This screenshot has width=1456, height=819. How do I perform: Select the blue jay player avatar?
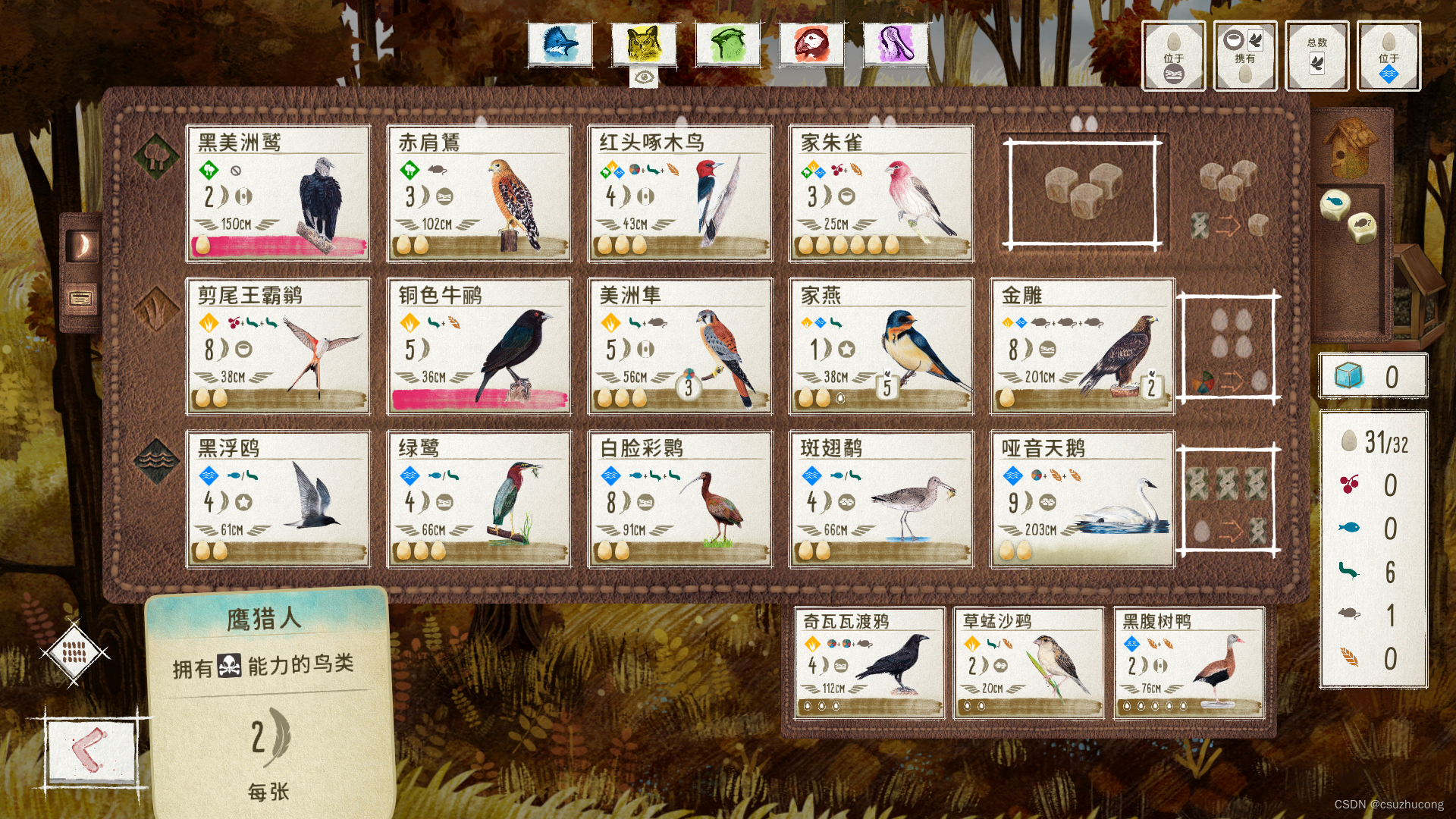coord(560,44)
